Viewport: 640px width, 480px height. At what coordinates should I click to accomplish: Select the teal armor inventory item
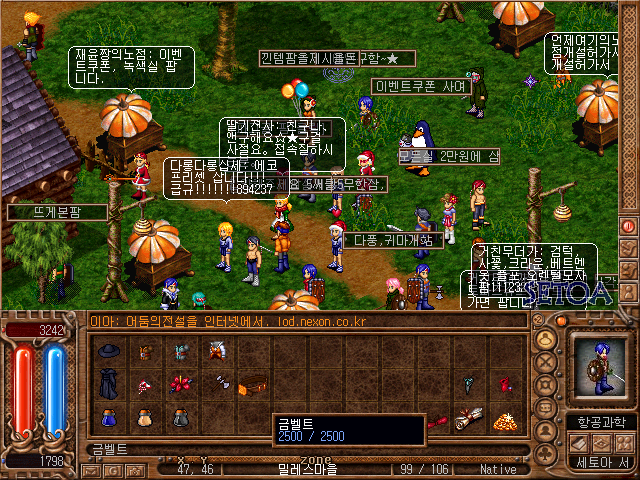coord(180,350)
